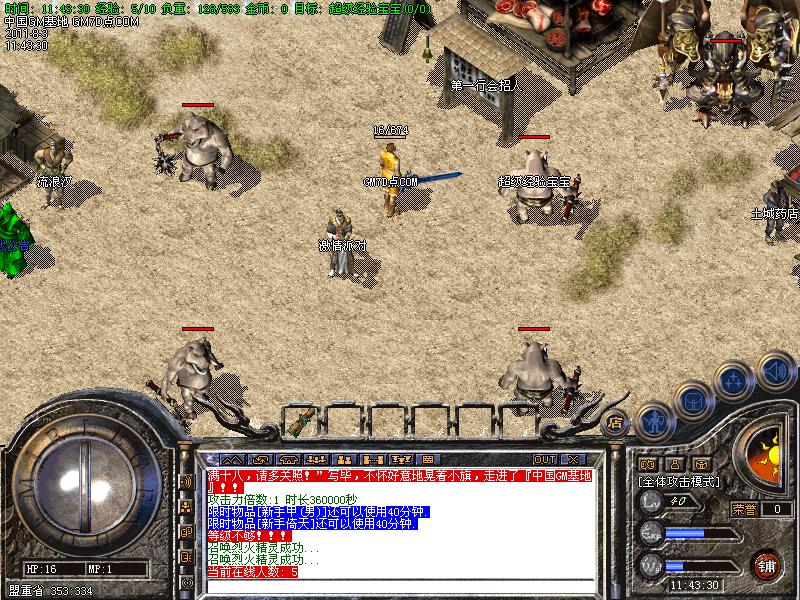Select the scroll item in the belt slot
This screenshot has height=600, width=800.
click(299, 420)
